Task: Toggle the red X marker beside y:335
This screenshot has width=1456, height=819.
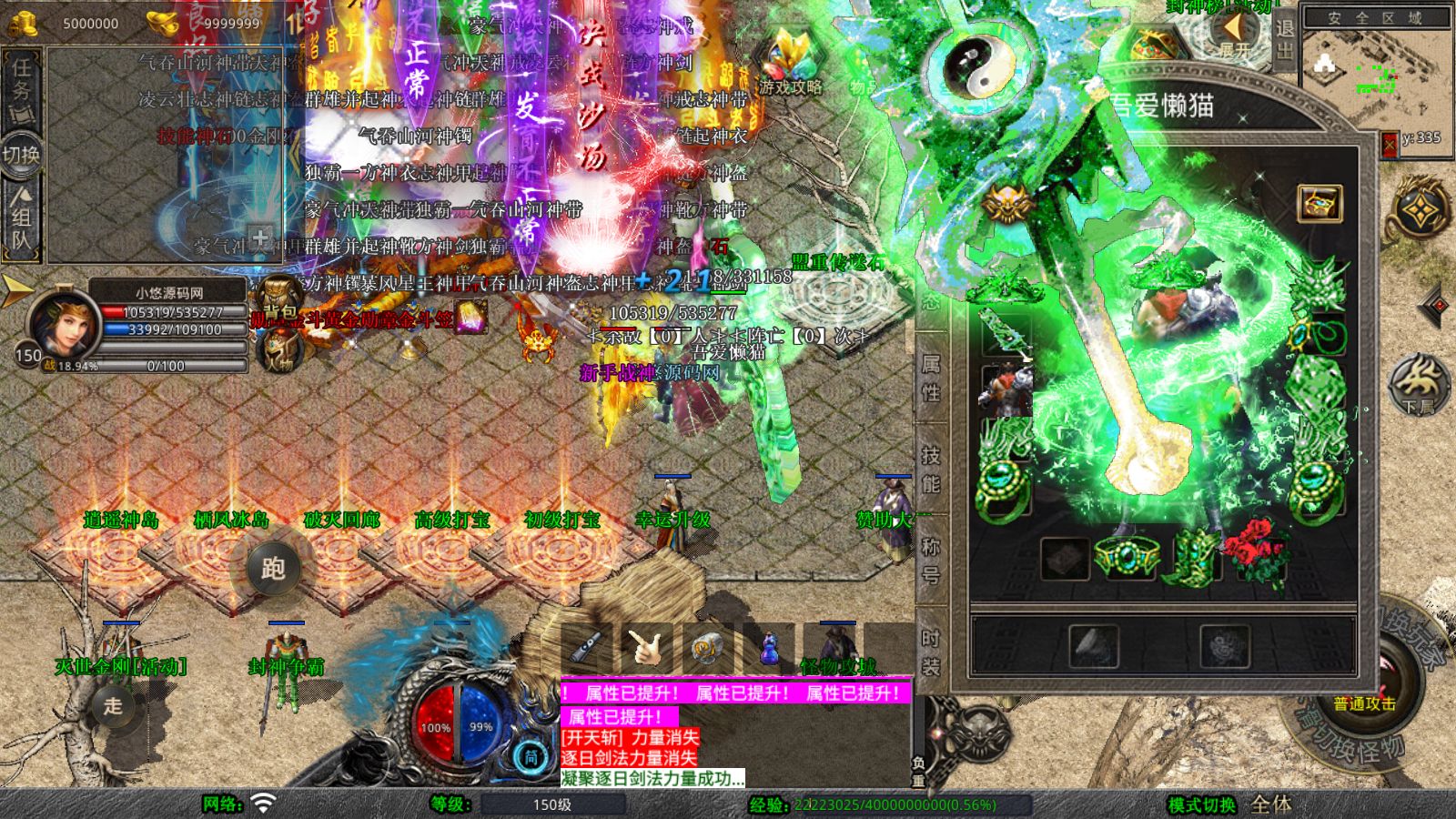Action: point(1390,145)
